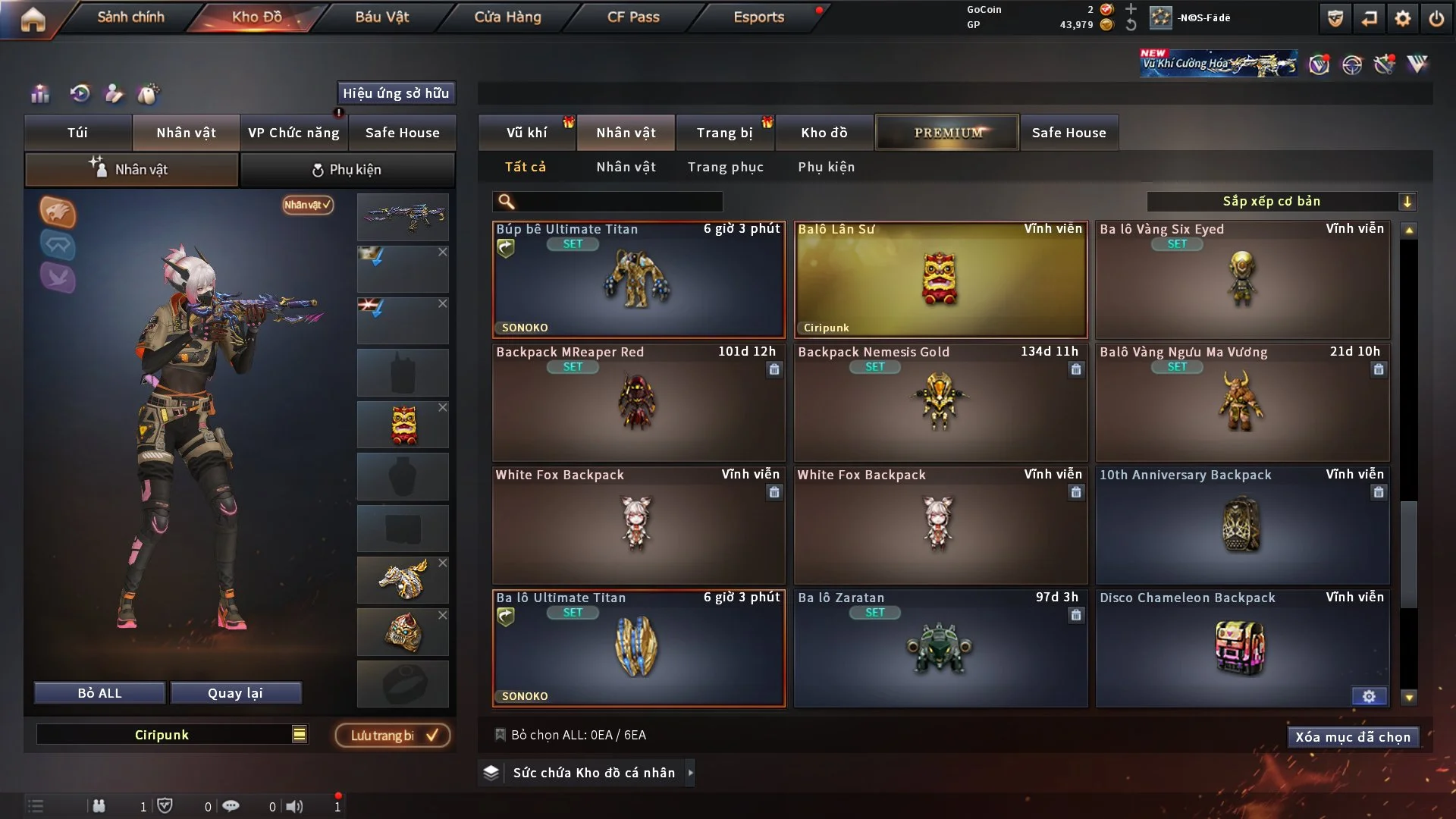Choose the Ba lô Zaratan item
The image size is (1456, 819).
[940, 649]
